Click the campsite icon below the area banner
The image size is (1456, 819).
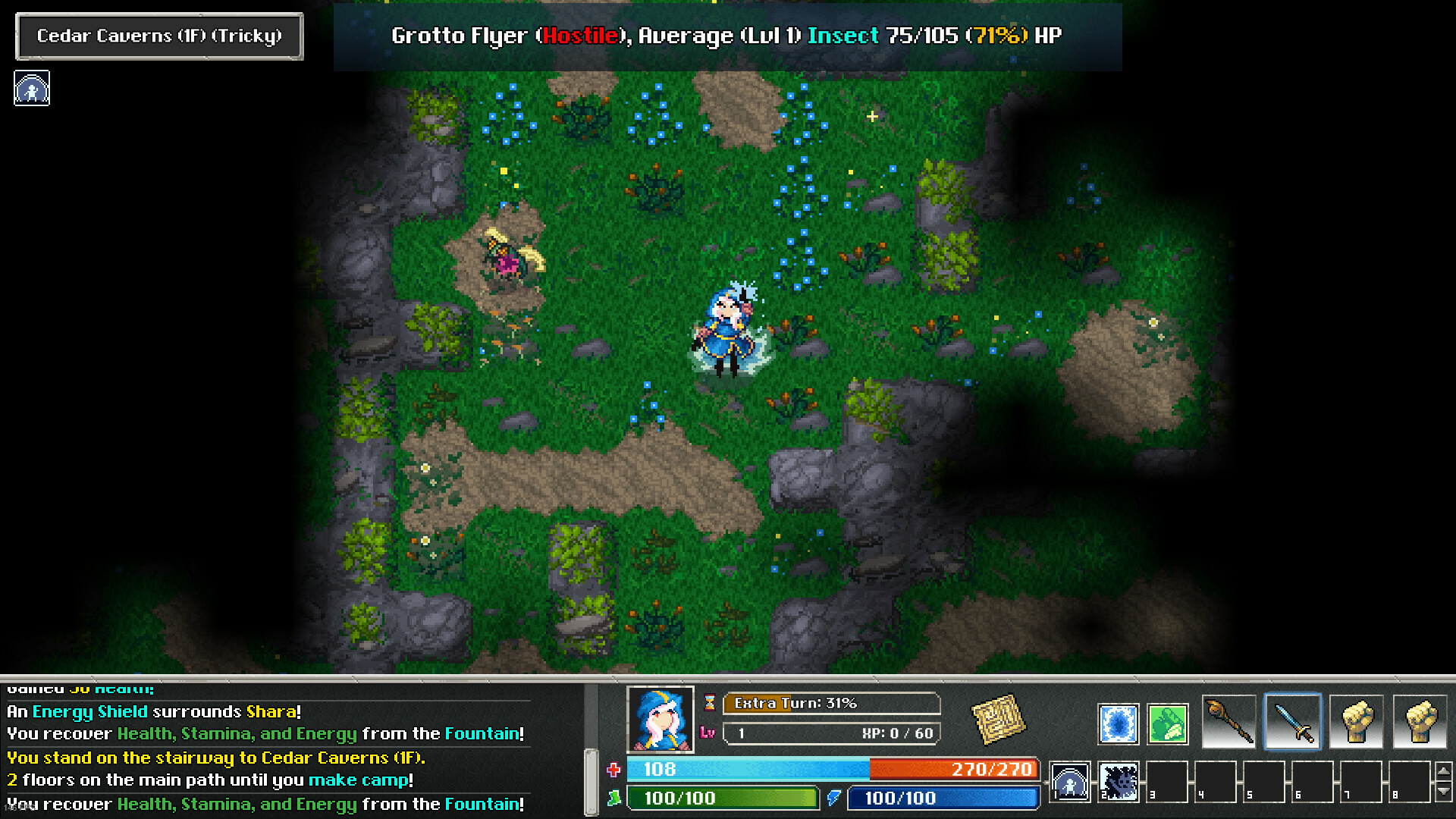tap(32, 89)
